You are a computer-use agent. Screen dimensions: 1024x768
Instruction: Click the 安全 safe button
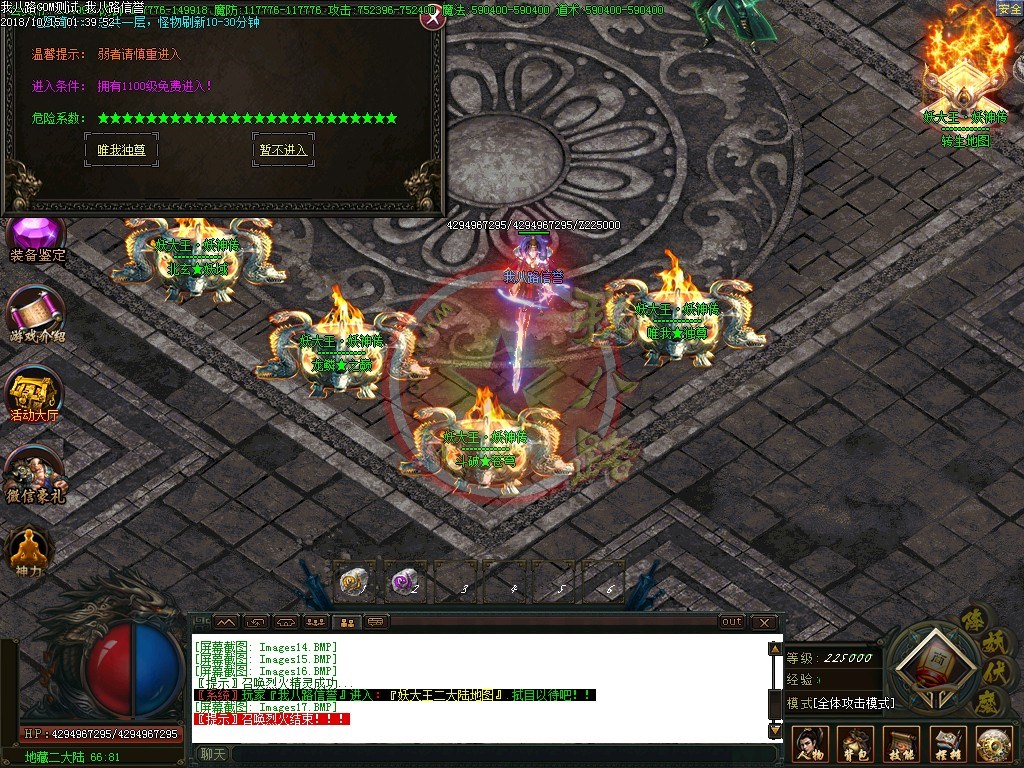pos(1009,9)
